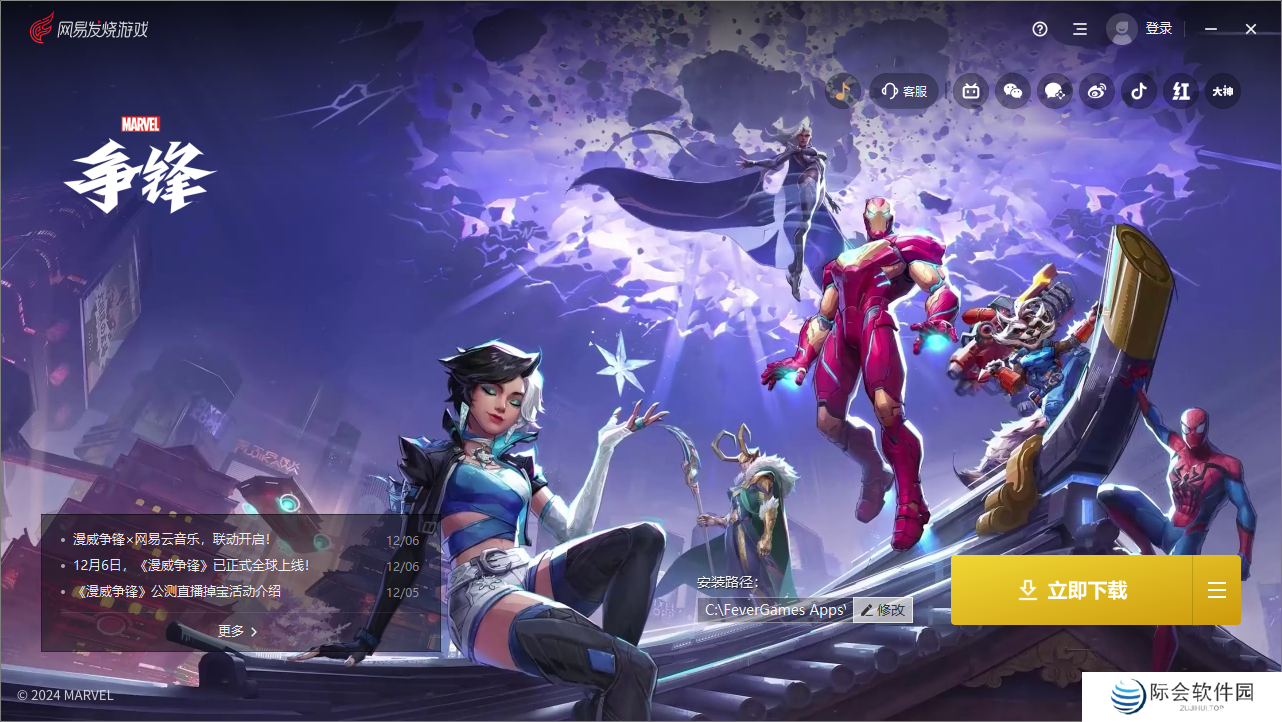This screenshot has height=722, width=1282.
Task: Open news item 漫威争锋×网易云音乐 联动开启
Action: (x=171, y=540)
